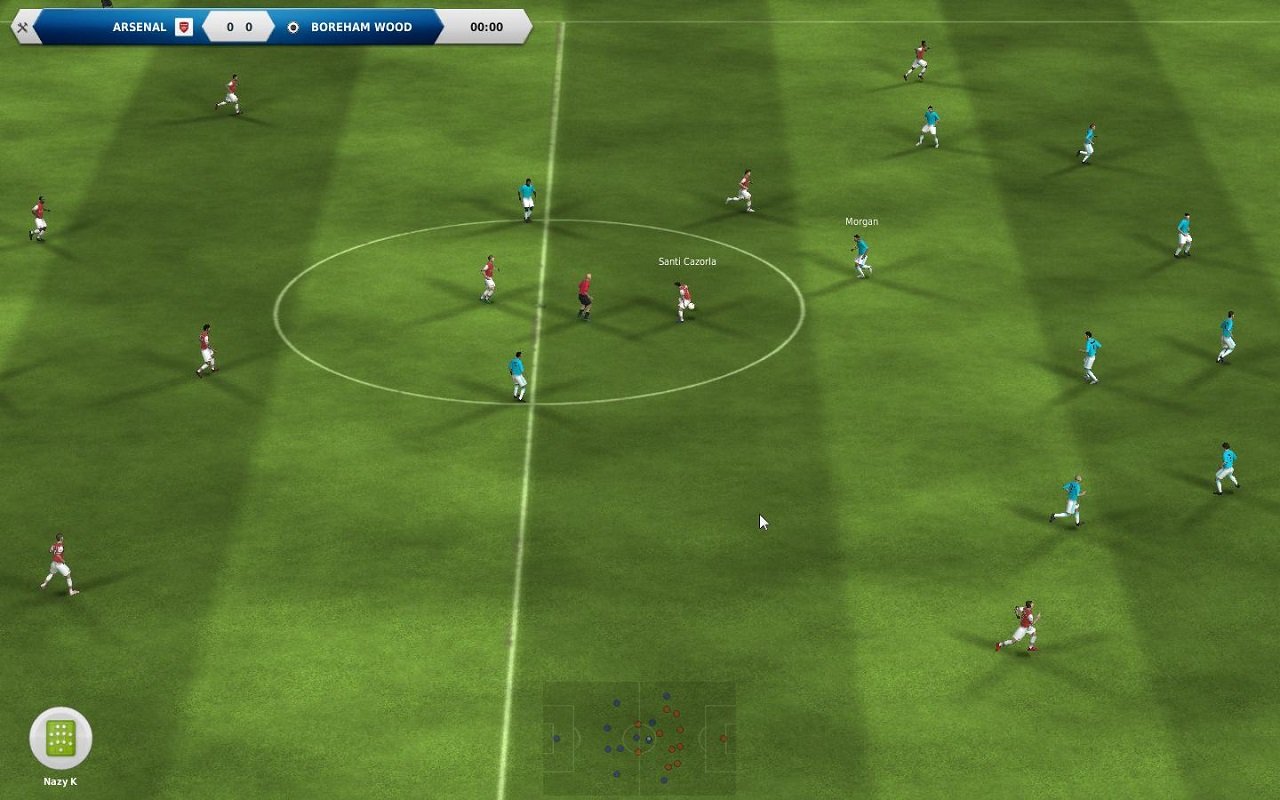Click the Santi Cazorla name label
Viewport: 1280px width, 800px height.
[x=686, y=261]
